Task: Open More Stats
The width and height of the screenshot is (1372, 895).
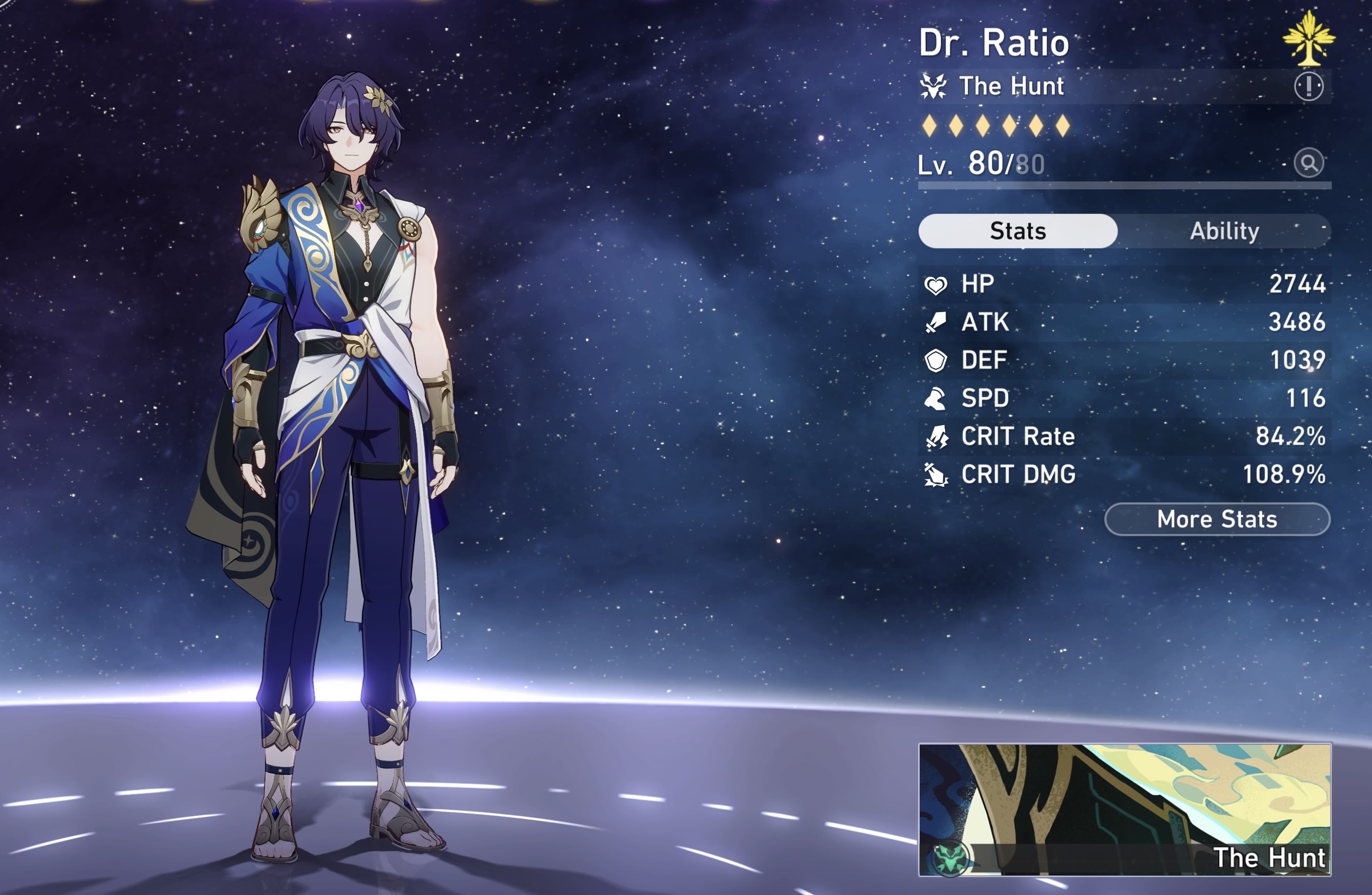Action: pos(1216,519)
